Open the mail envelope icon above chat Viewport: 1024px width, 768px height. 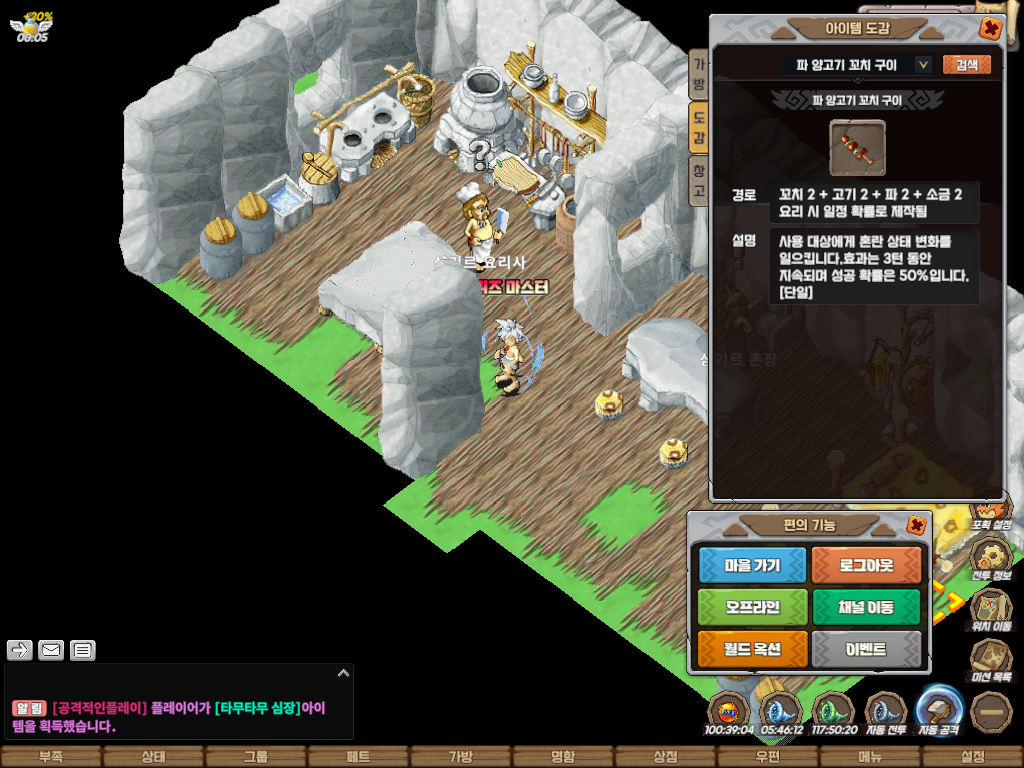tap(51, 651)
